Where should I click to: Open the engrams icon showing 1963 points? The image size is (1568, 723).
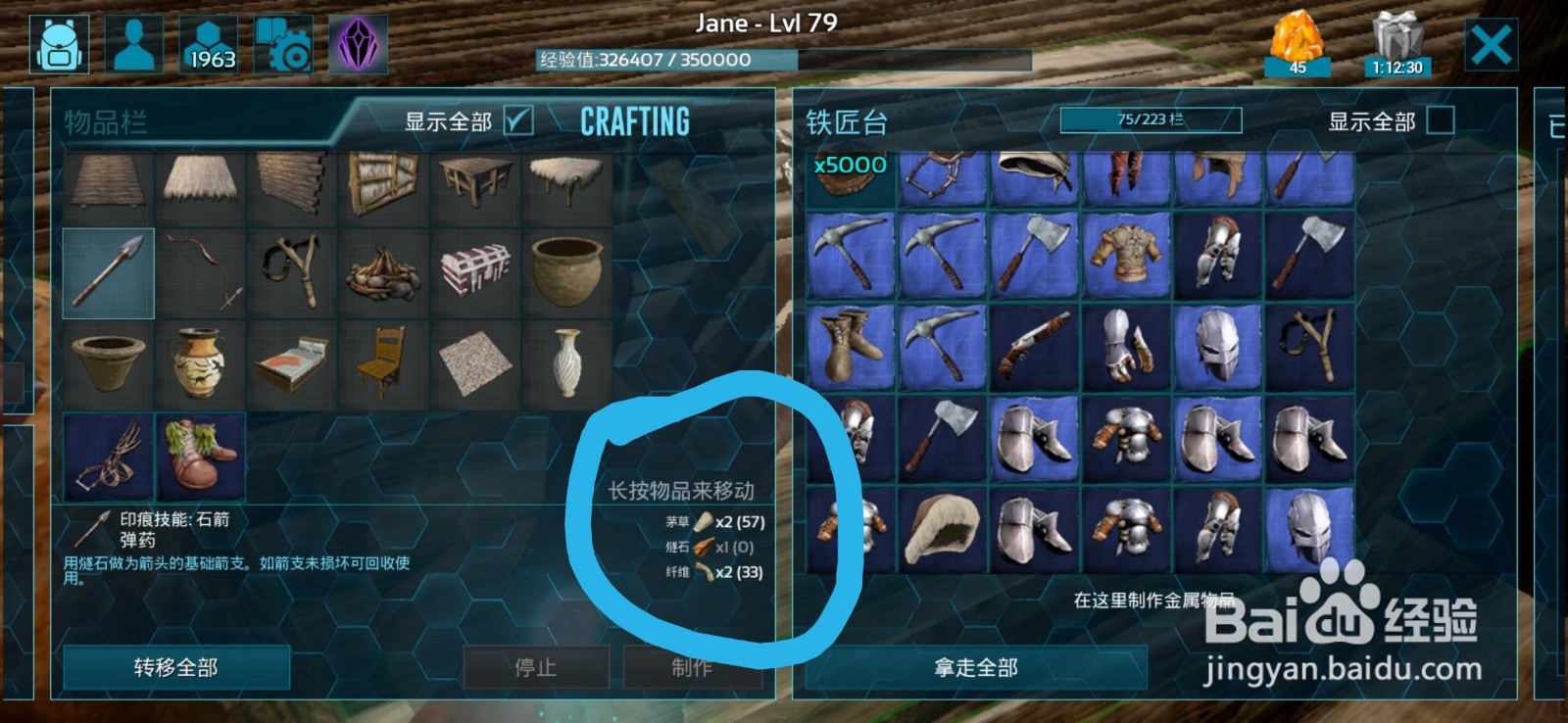[209, 43]
